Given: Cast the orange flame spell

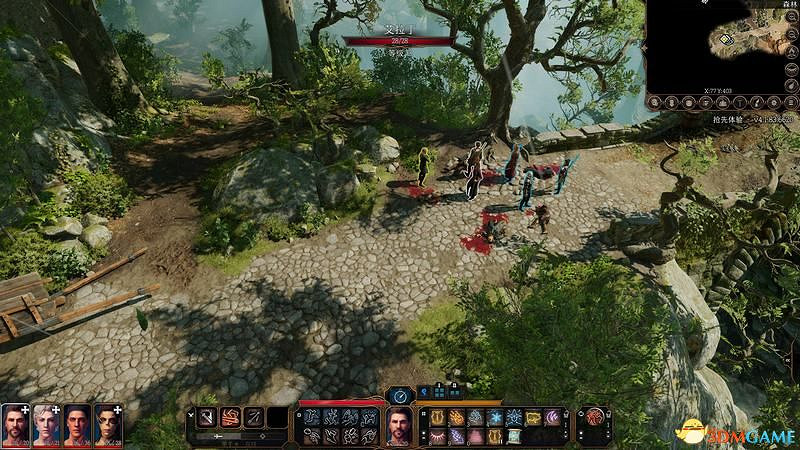Looking at the screenshot, I should point(457,418).
